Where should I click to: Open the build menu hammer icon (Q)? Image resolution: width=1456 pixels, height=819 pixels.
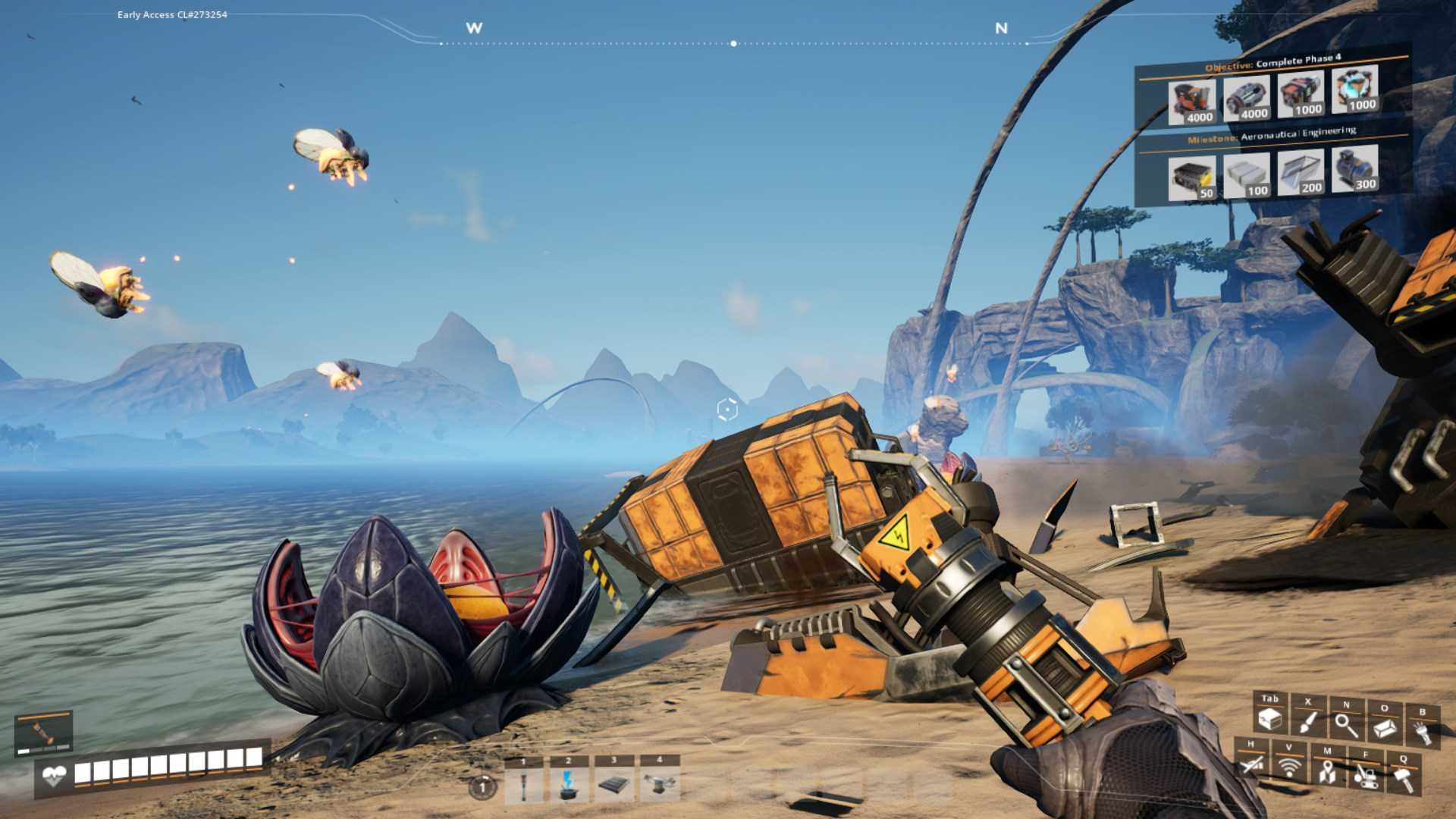[x=1404, y=777]
